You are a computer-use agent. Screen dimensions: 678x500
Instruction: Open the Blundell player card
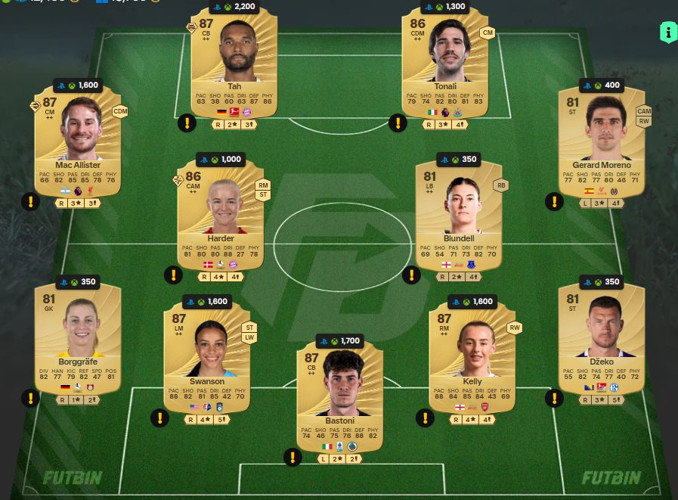click(x=458, y=216)
